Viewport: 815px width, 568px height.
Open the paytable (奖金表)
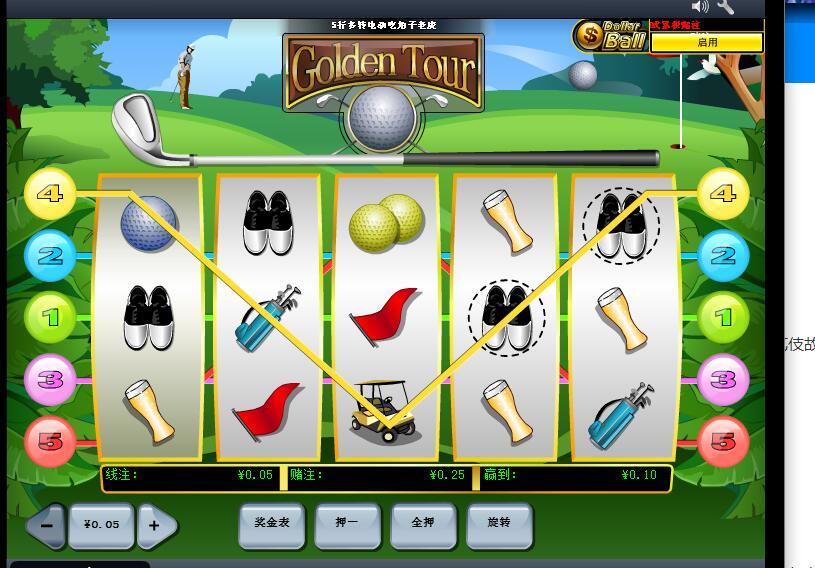point(271,523)
